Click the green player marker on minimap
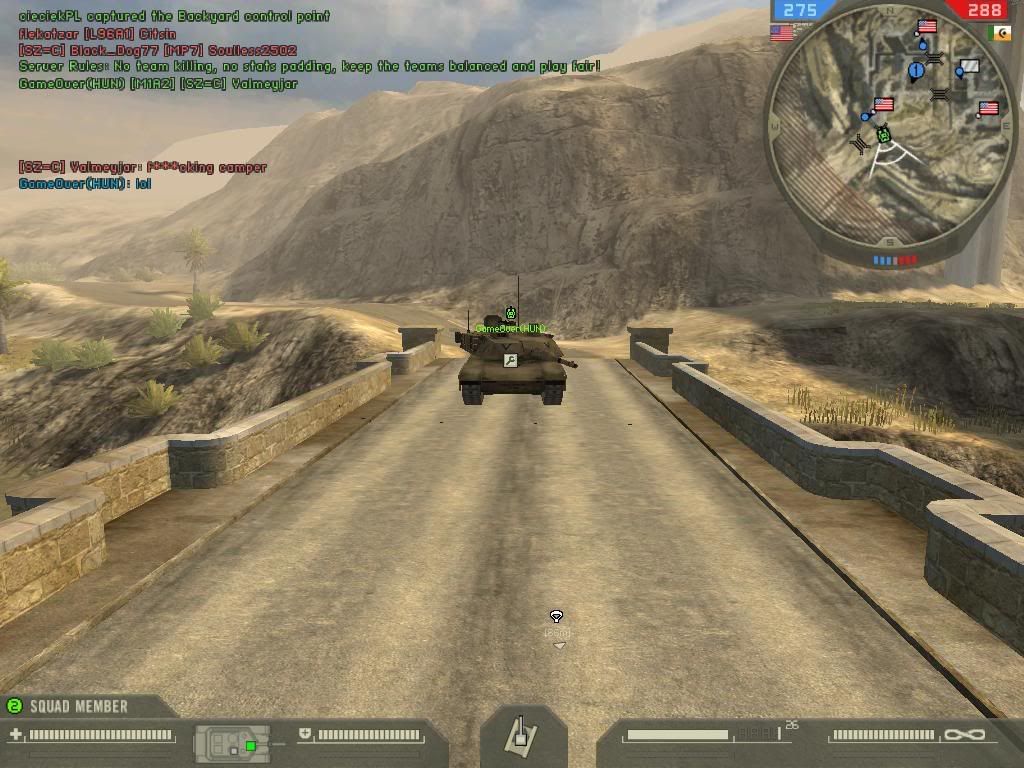Screen dimensions: 1024x768 coord(883,134)
